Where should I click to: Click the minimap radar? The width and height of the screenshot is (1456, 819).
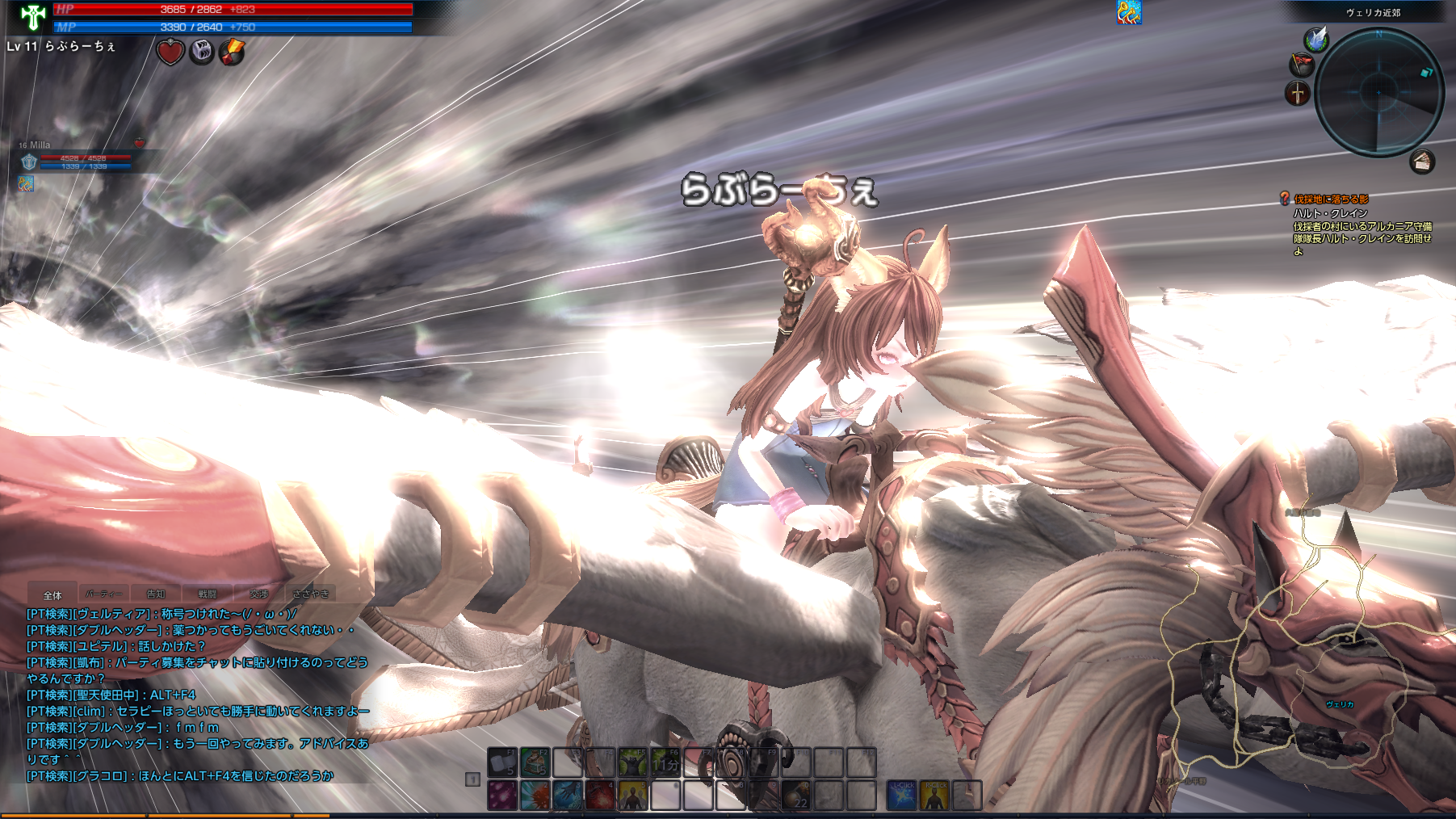[x=1378, y=92]
